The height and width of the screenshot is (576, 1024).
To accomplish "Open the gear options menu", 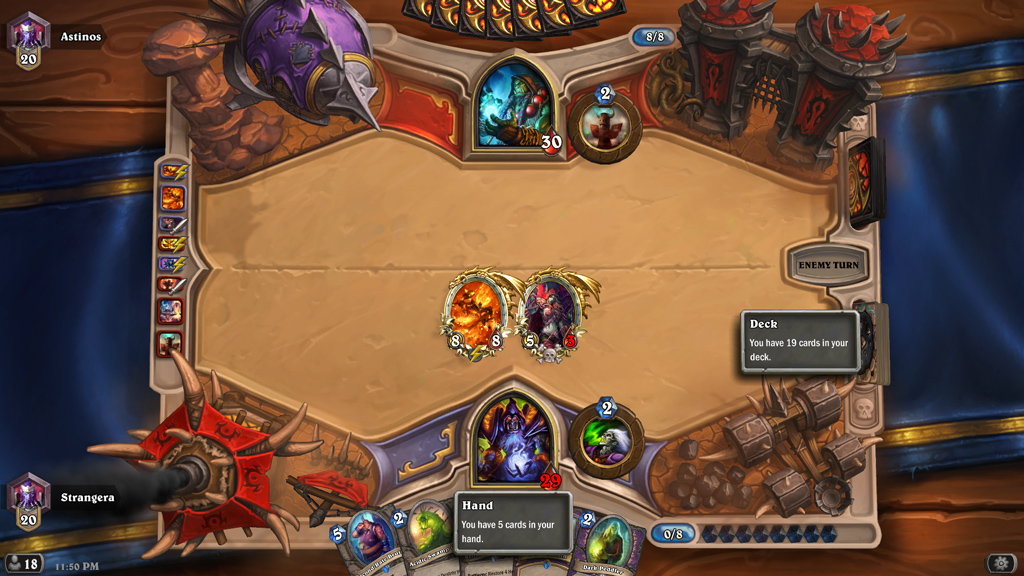I will pyautogui.click(x=1002, y=563).
